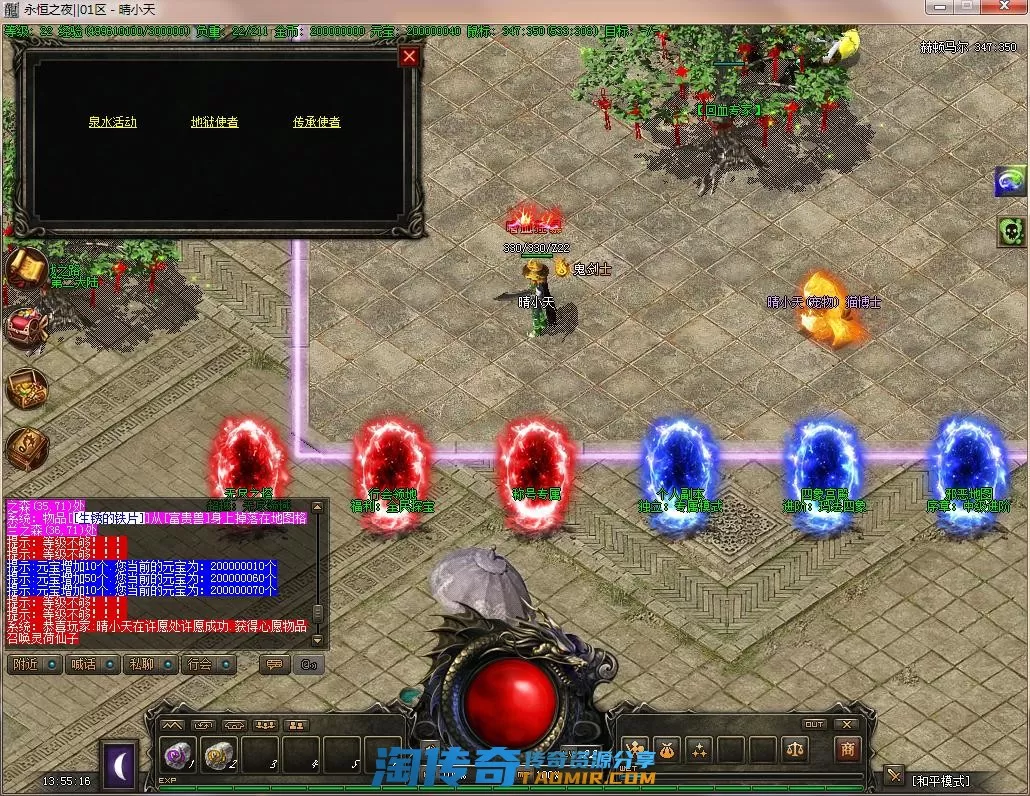
Task: Open the 传承使者 dialogue link
Action: pyautogui.click(x=317, y=122)
